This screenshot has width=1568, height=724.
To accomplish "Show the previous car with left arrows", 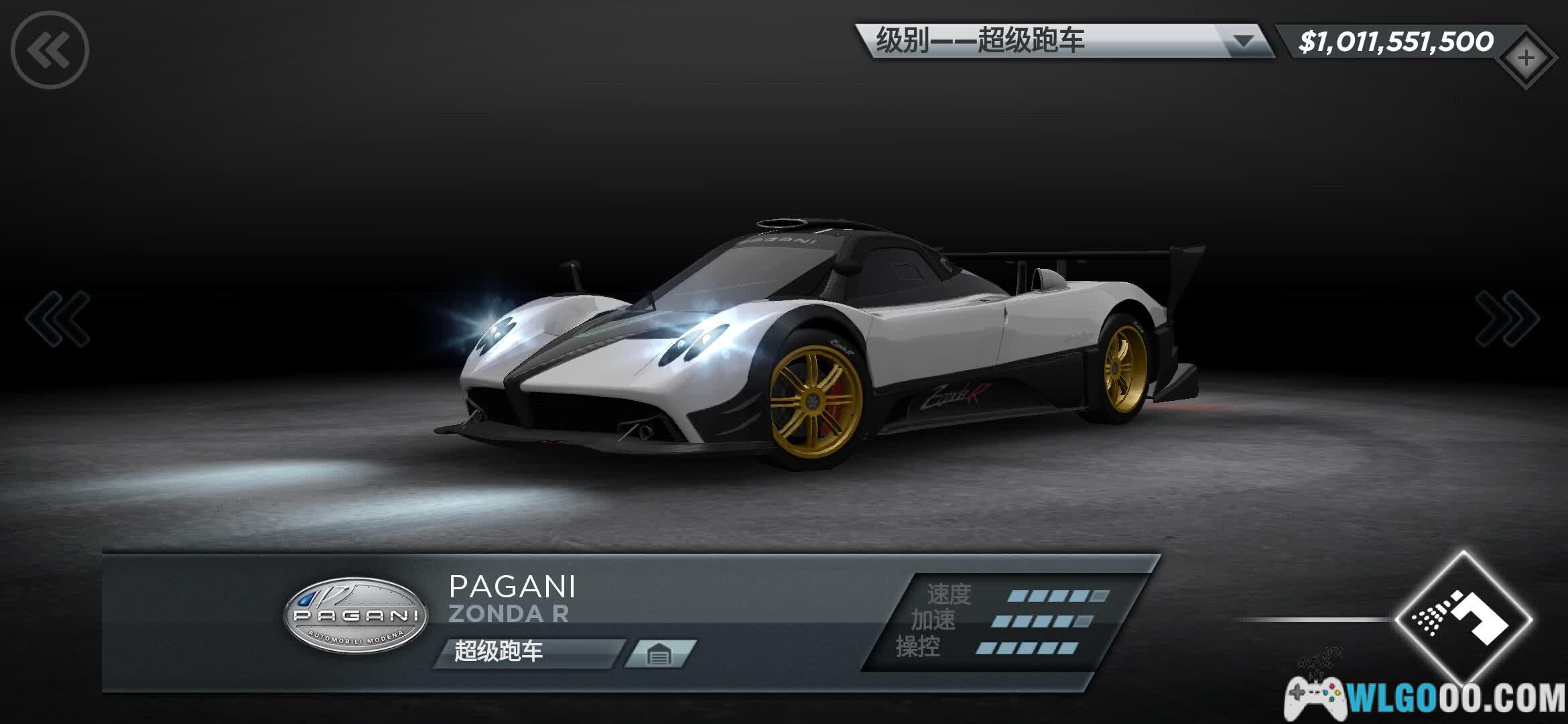I will [x=58, y=318].
